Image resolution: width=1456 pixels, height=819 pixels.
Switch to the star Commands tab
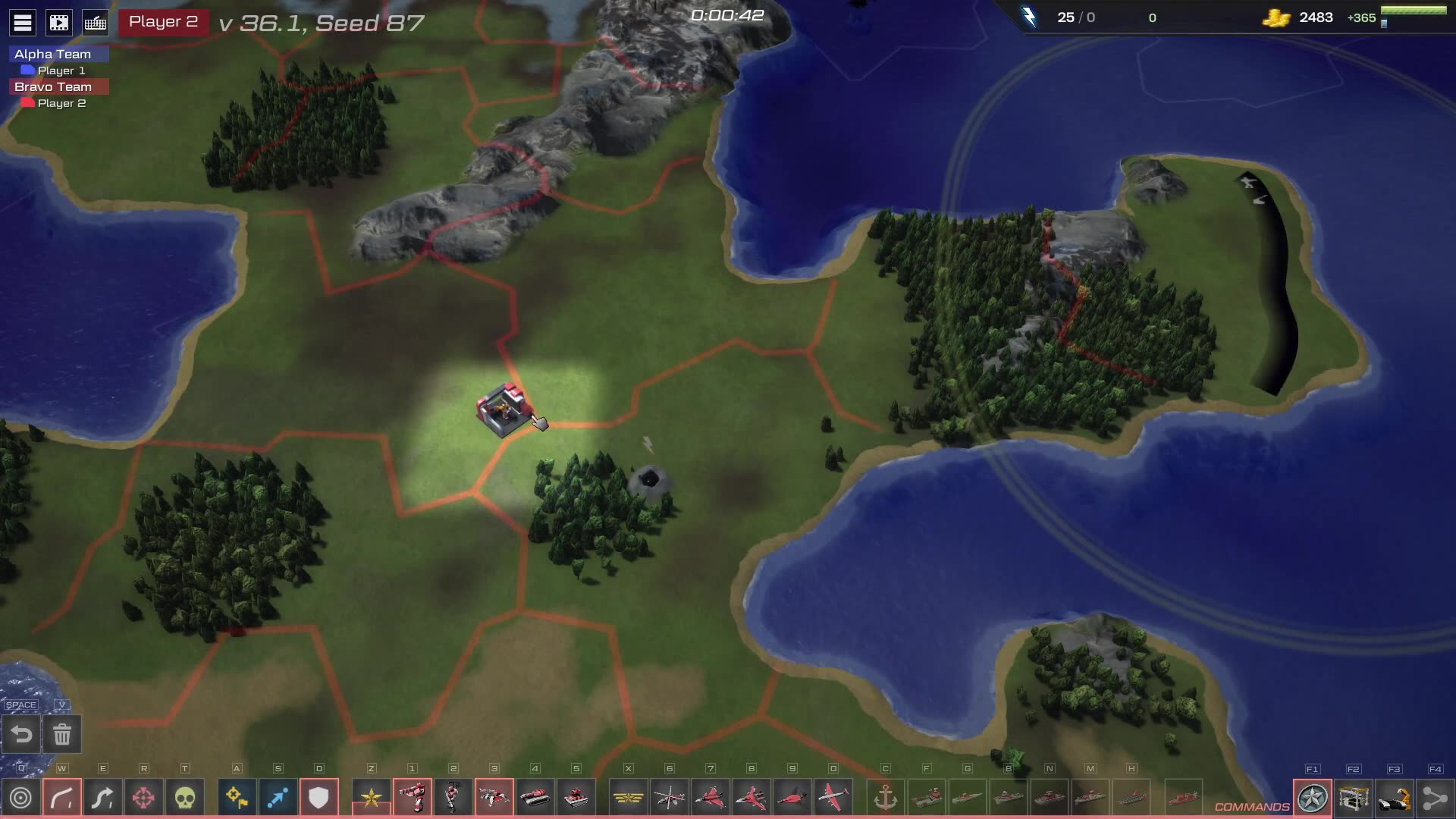coord(1313,798)
